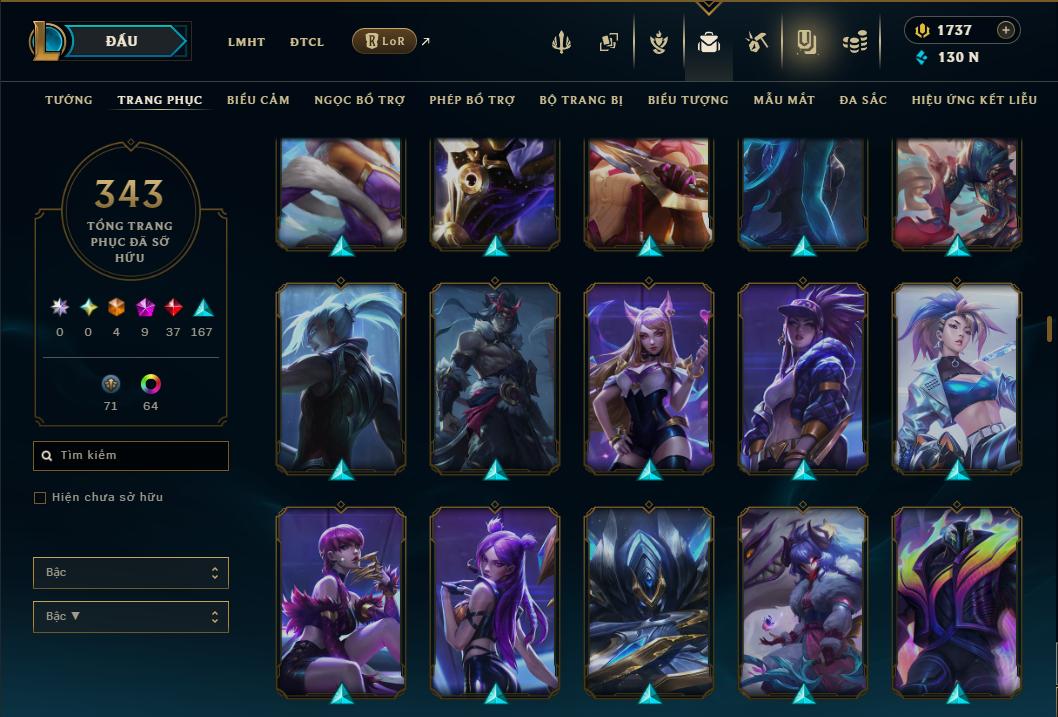Pick the neon-flame armored skin card
The image size is (1058, 717).
point(957,602)
